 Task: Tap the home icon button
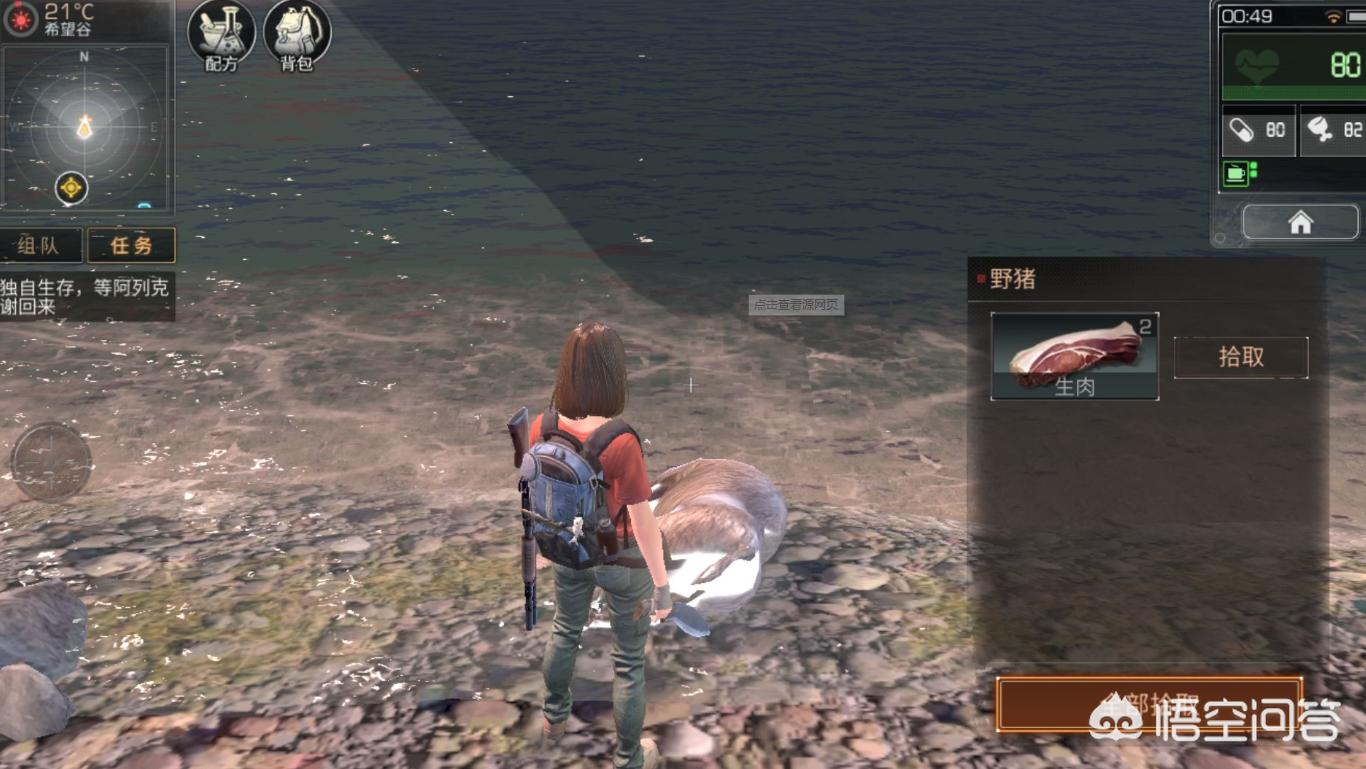point(1300,222)
